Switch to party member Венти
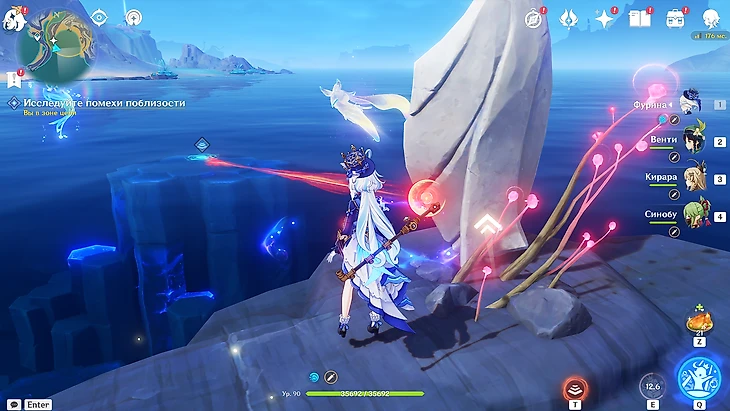Viewport: 730px width, 411px height. (x=694, y=141)
